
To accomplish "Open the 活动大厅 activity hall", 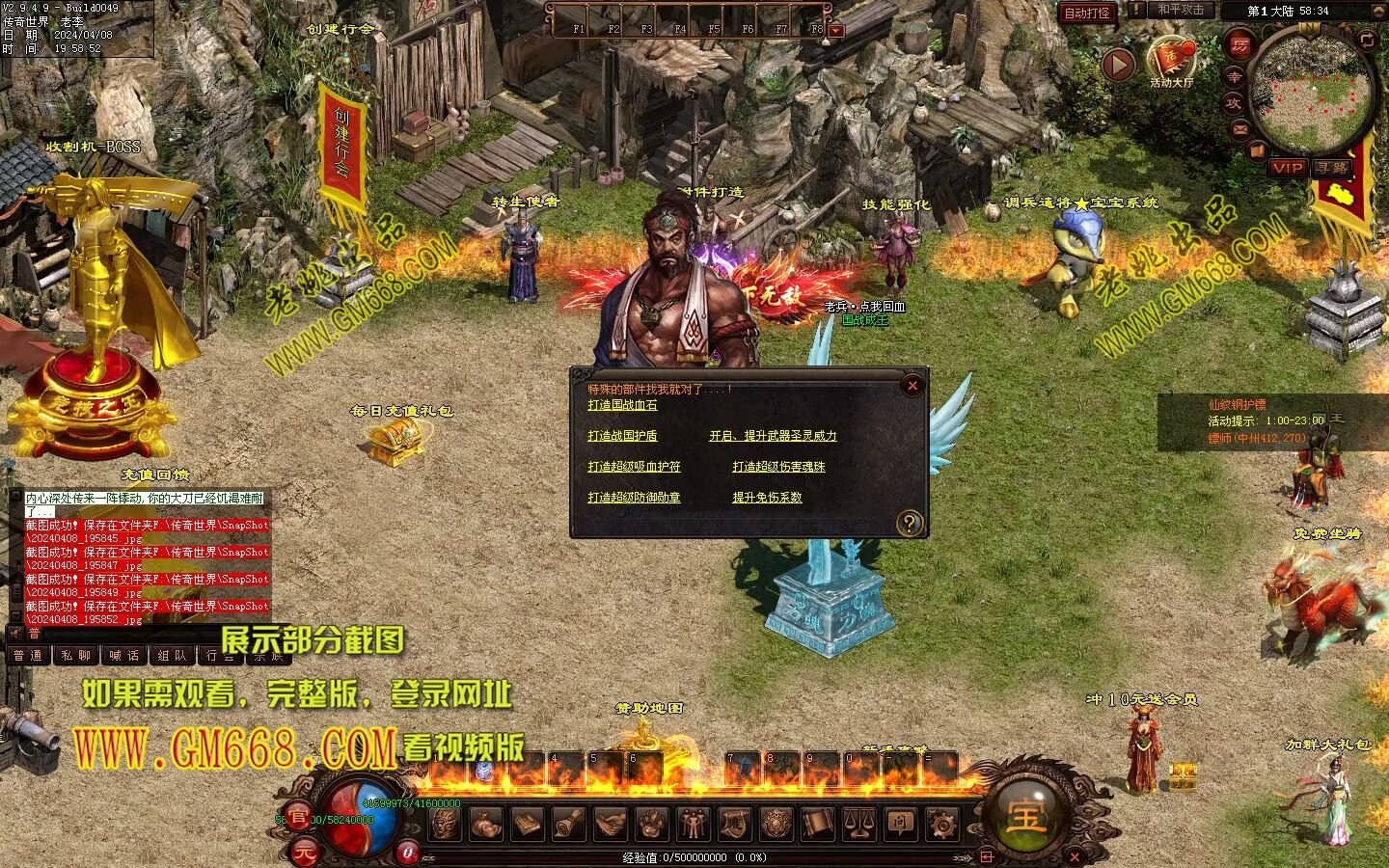I will point(1171,60).
